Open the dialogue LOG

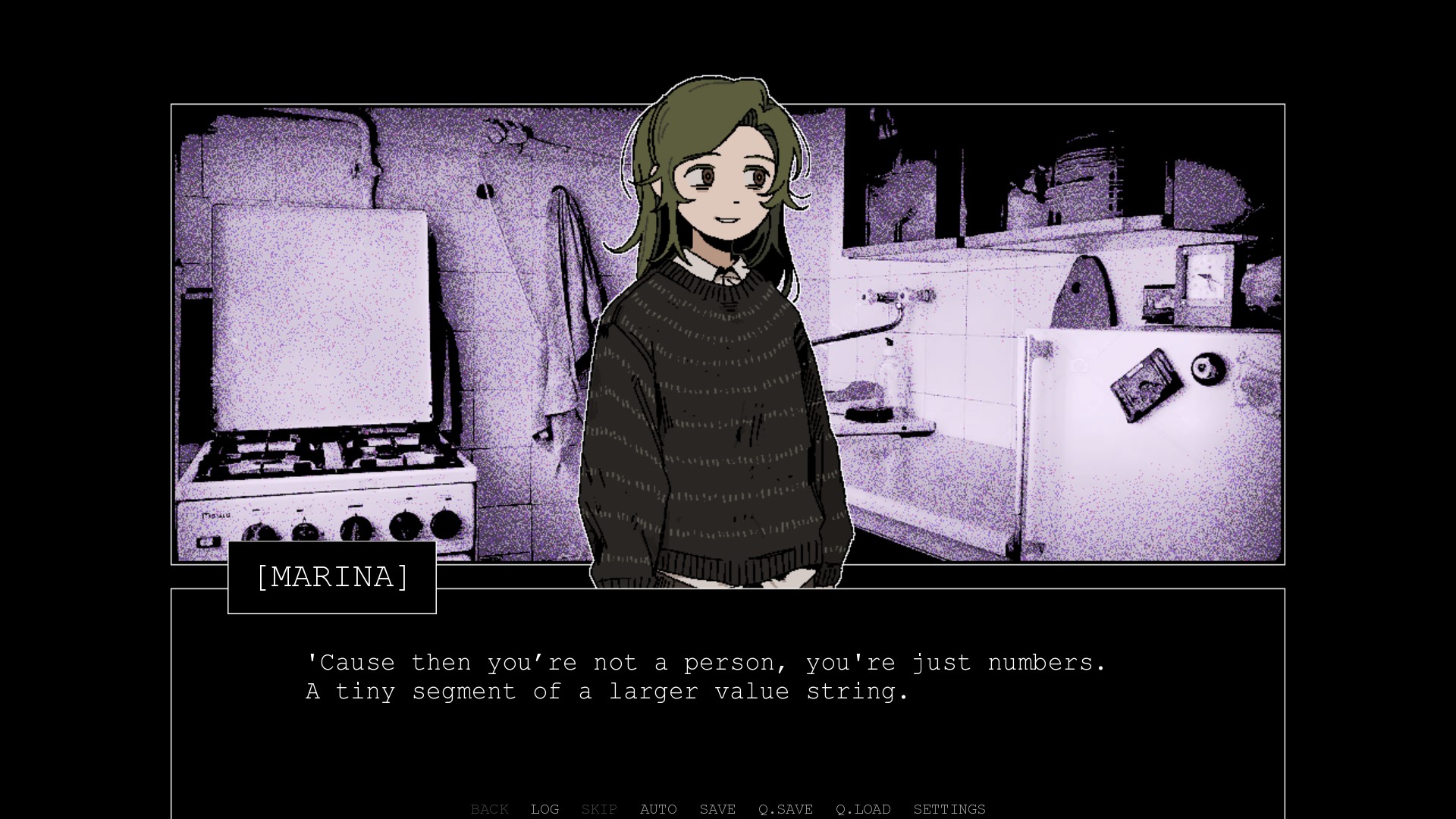544,809
